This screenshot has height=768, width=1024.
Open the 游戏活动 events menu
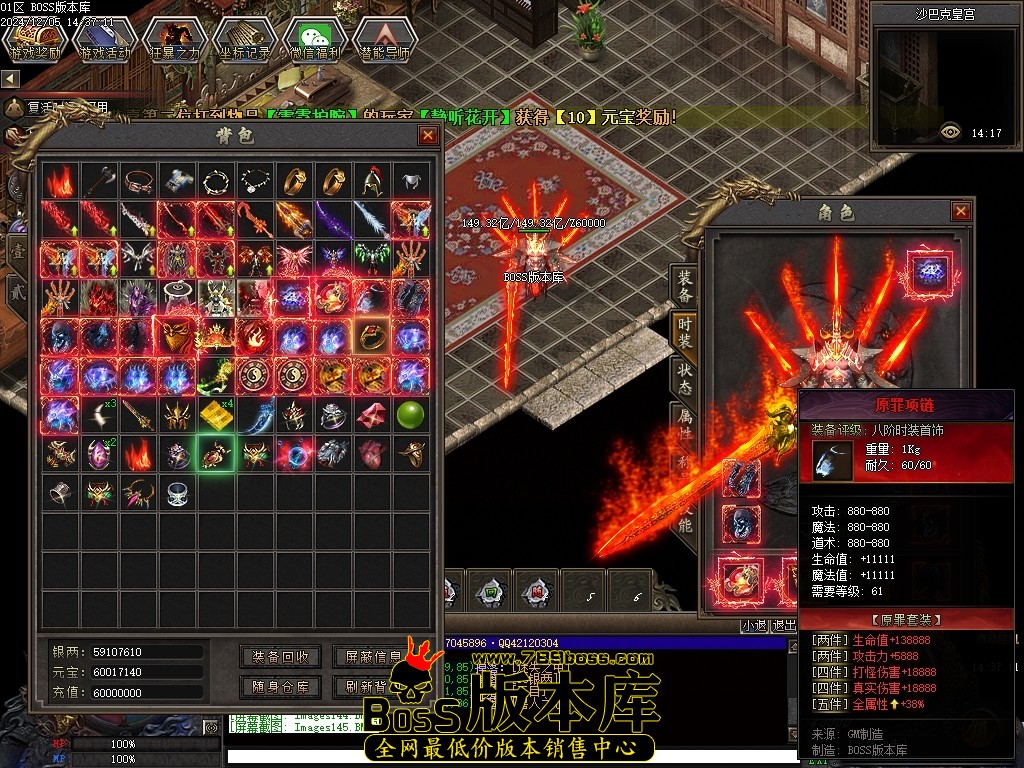(105, 40)
